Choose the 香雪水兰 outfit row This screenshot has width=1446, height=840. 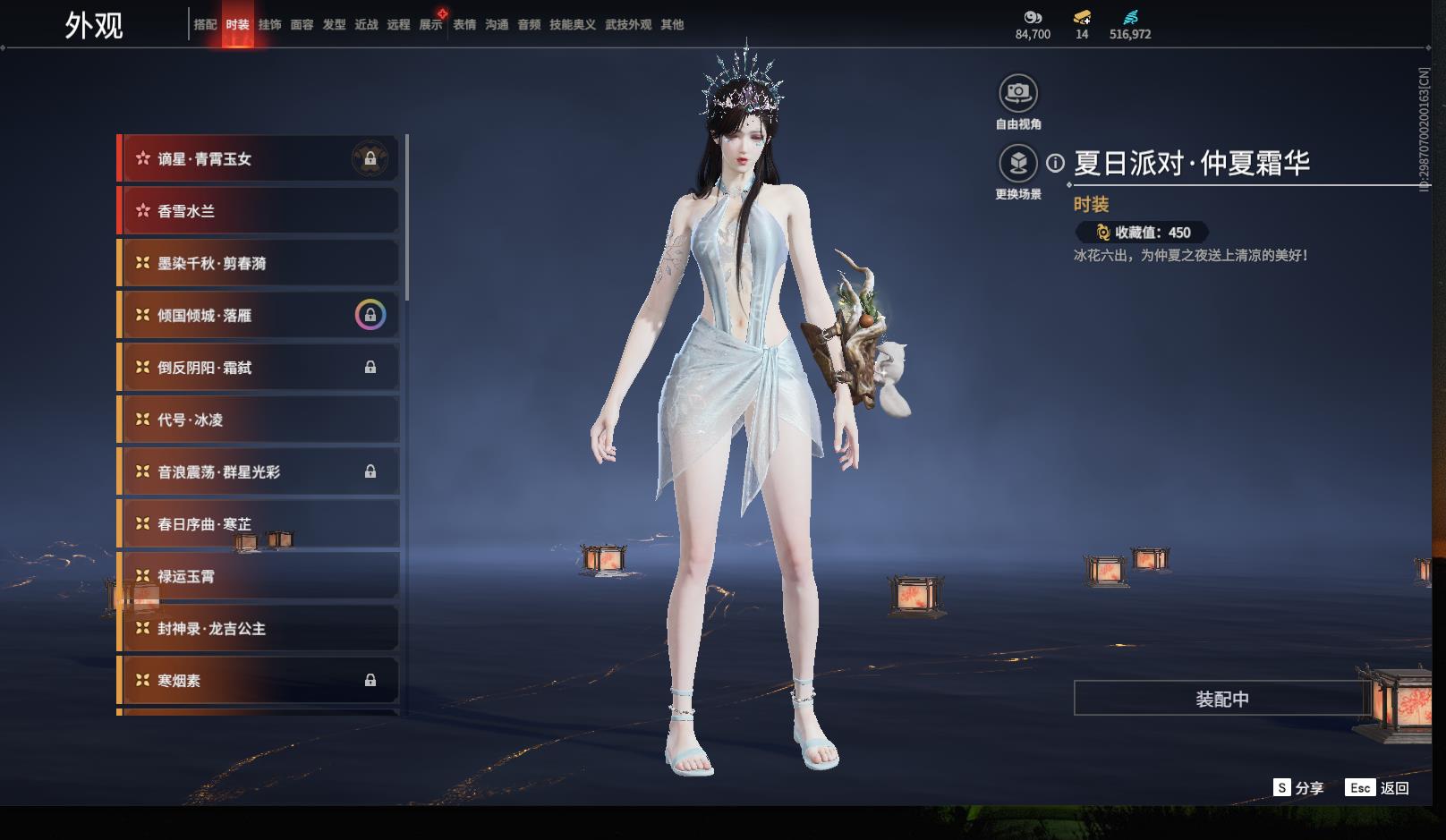259,211
